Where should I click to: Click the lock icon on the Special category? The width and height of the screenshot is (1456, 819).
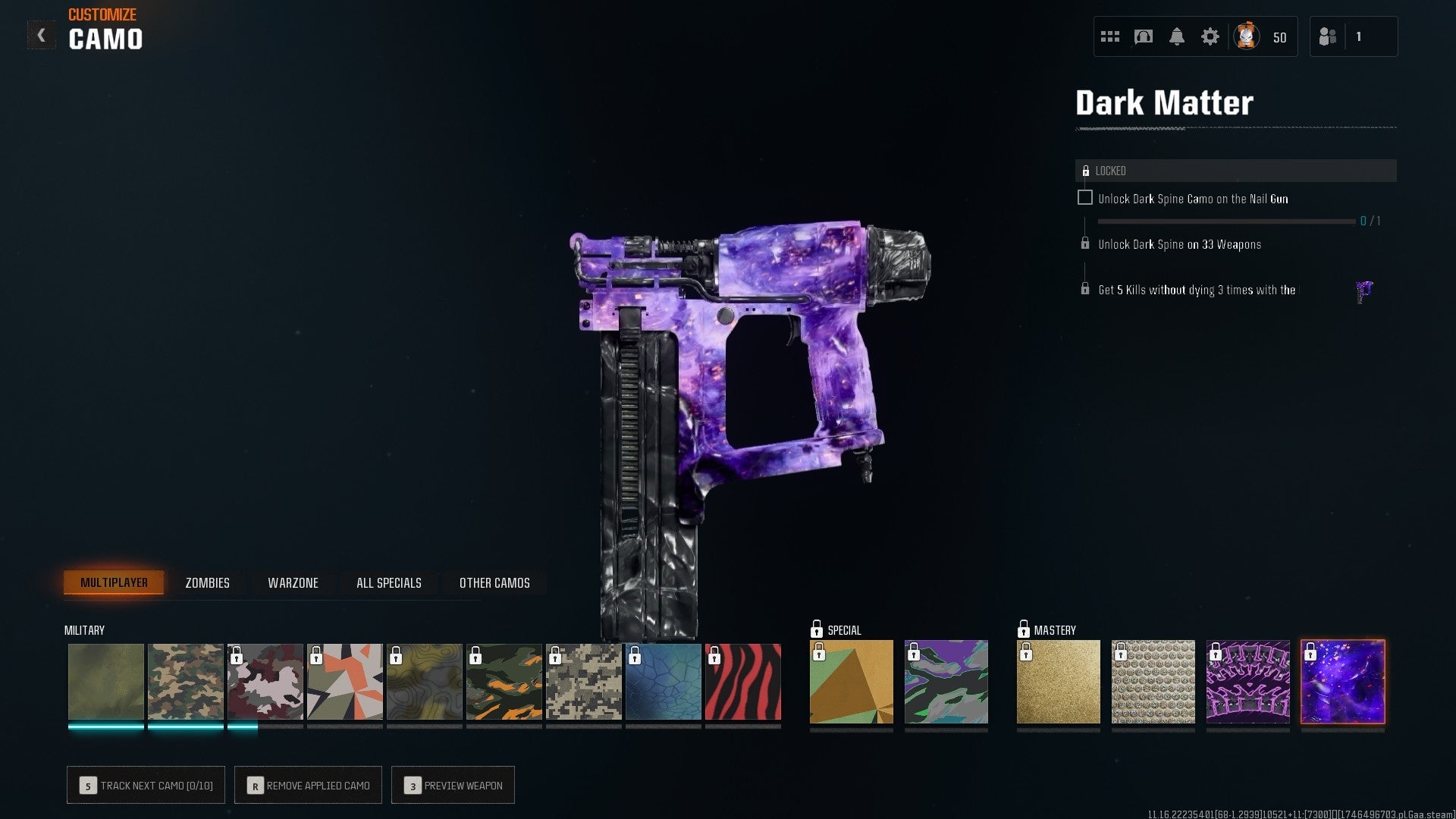(817, 629)
